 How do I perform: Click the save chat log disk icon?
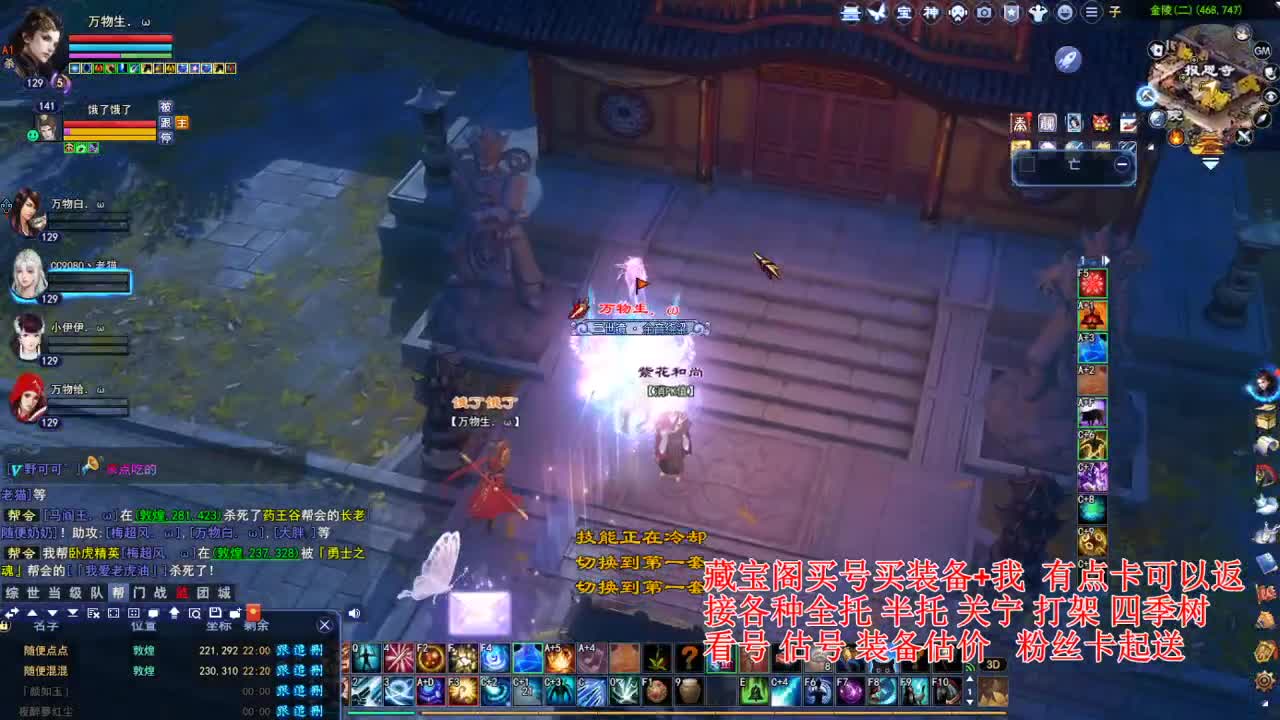click(x=217, y=614)
